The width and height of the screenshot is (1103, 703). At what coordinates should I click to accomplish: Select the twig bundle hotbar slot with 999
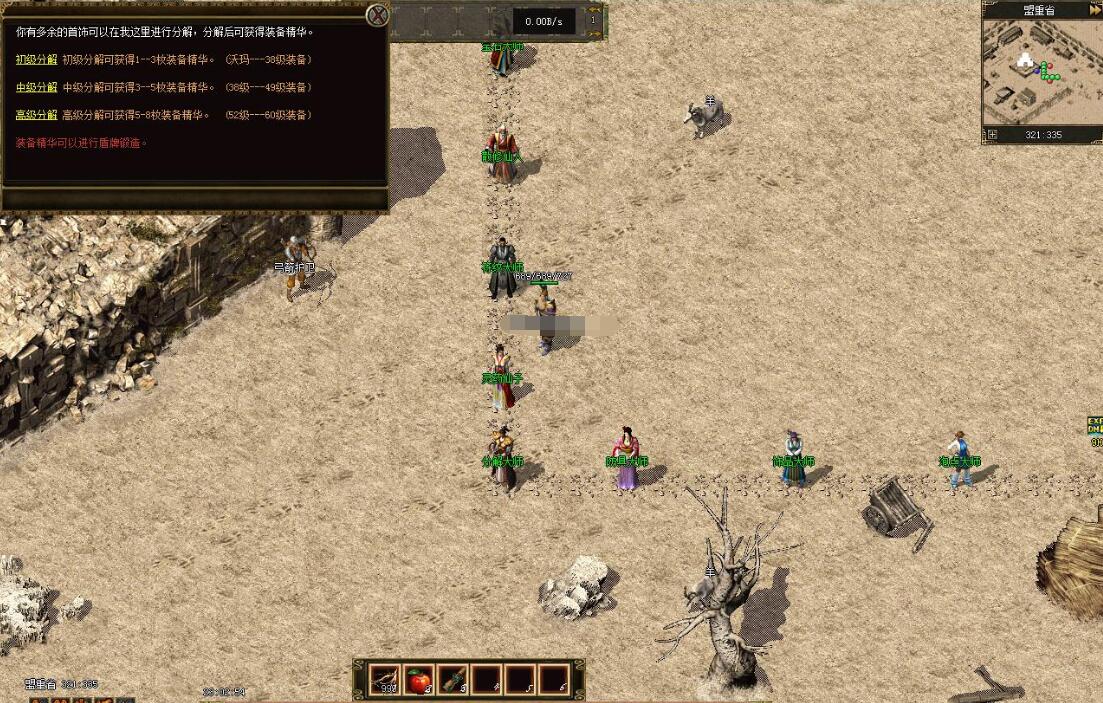[385, 680]
